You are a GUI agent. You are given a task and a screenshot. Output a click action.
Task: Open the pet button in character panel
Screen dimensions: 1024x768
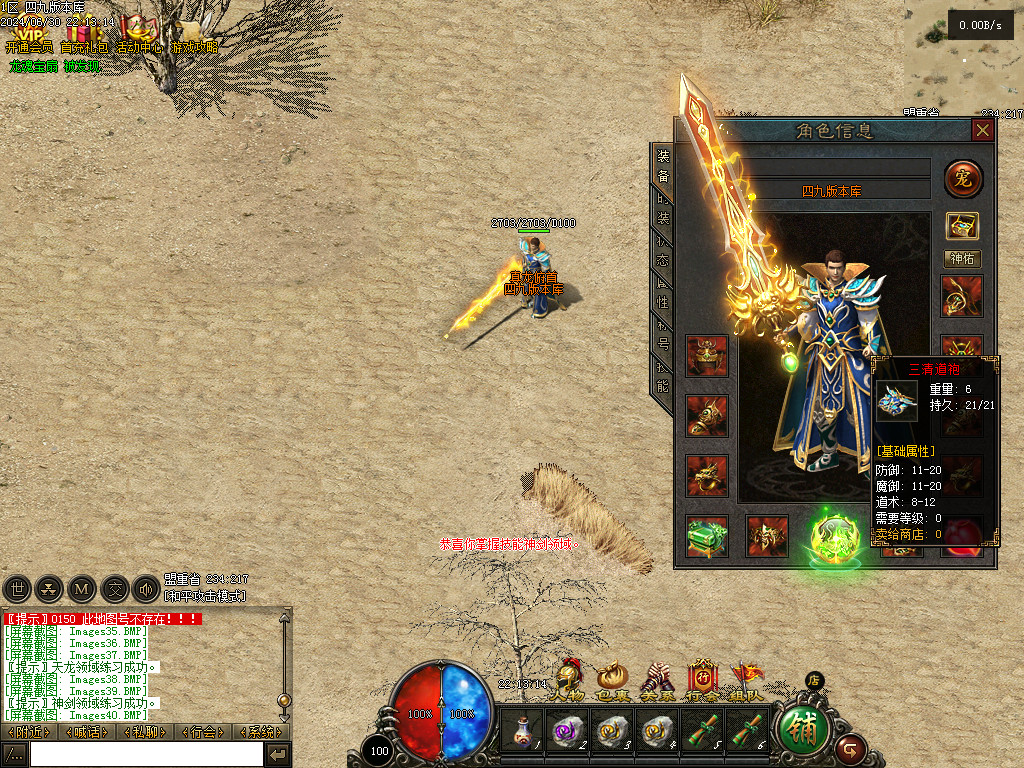[x=963, y=180]
